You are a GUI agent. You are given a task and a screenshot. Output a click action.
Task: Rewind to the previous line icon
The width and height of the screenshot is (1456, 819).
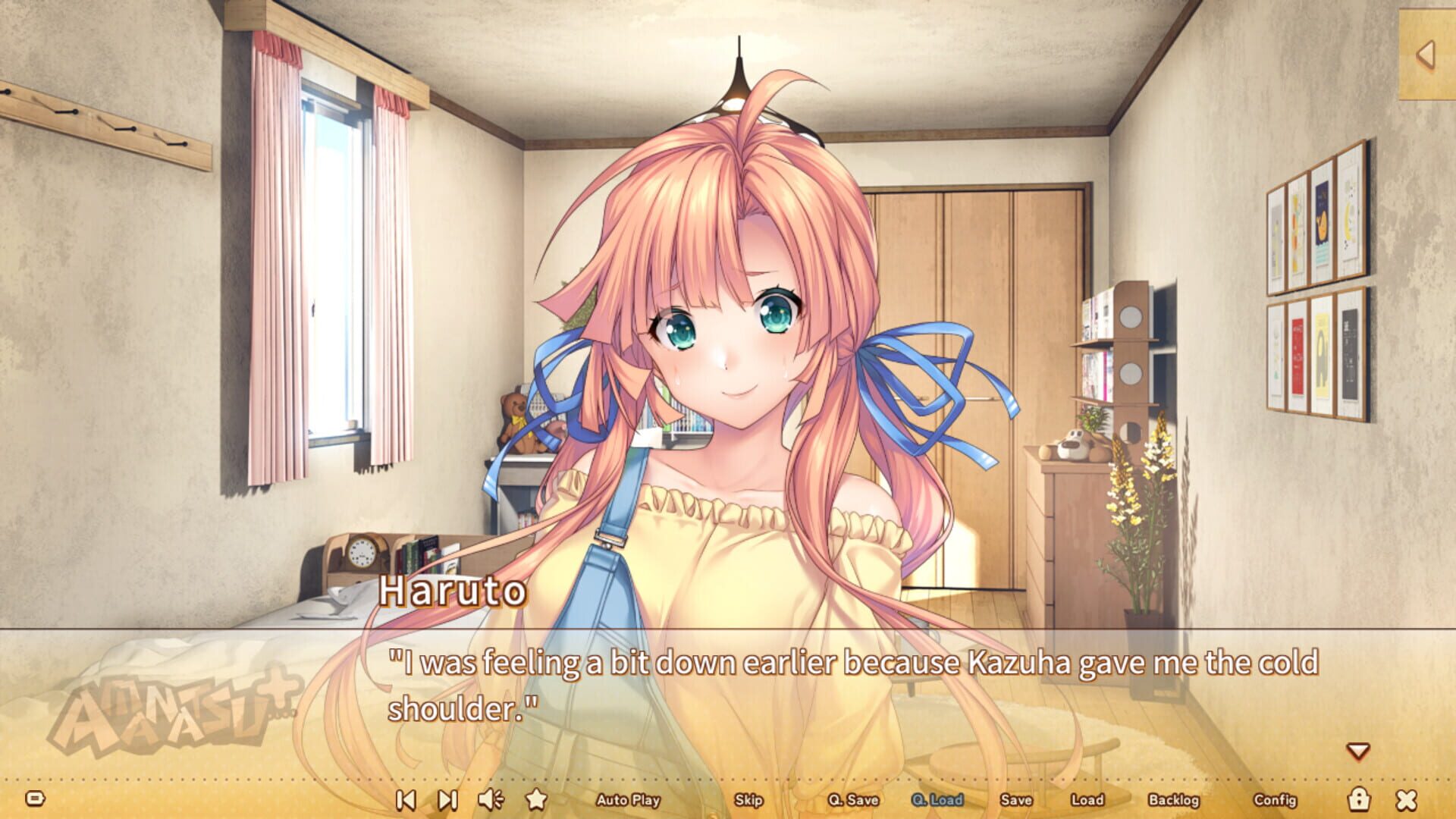point(406,800)
